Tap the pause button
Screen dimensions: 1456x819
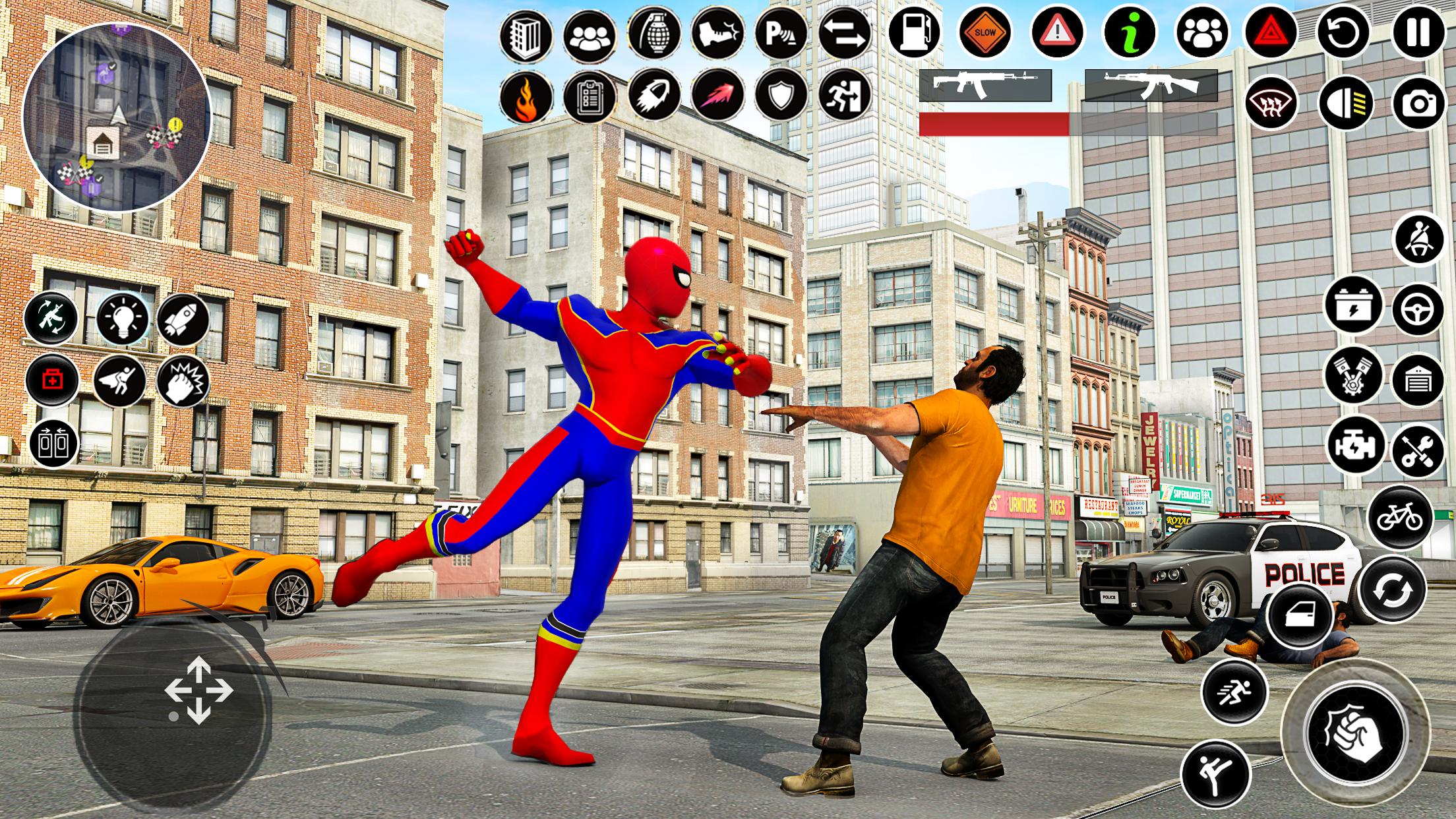[1418, 32]
